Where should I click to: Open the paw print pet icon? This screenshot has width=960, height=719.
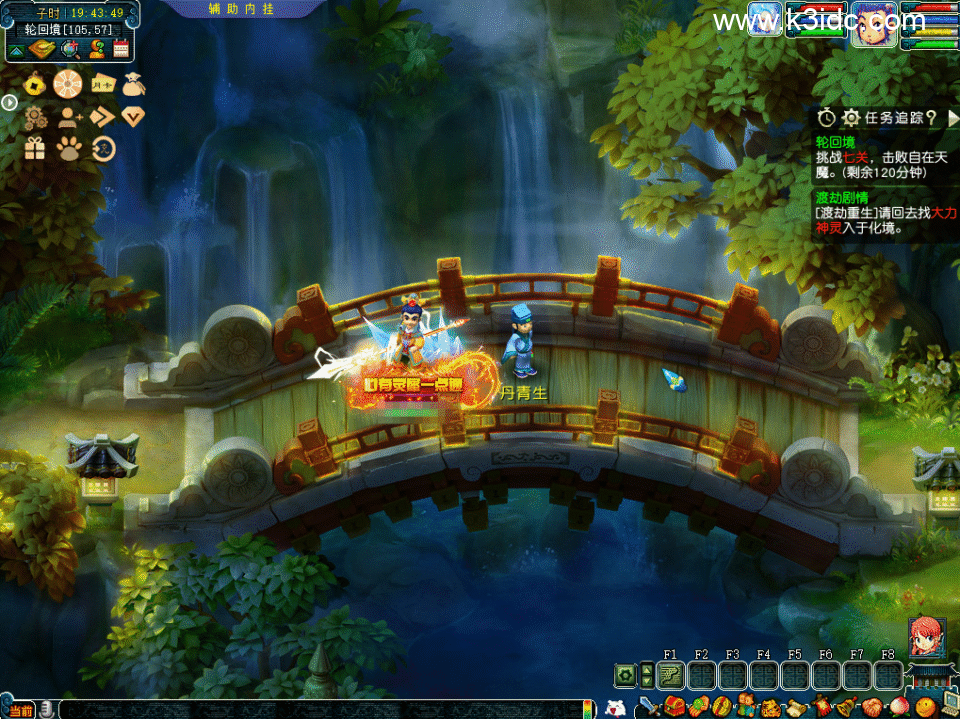pyautogui.click(x=68, y=149)
